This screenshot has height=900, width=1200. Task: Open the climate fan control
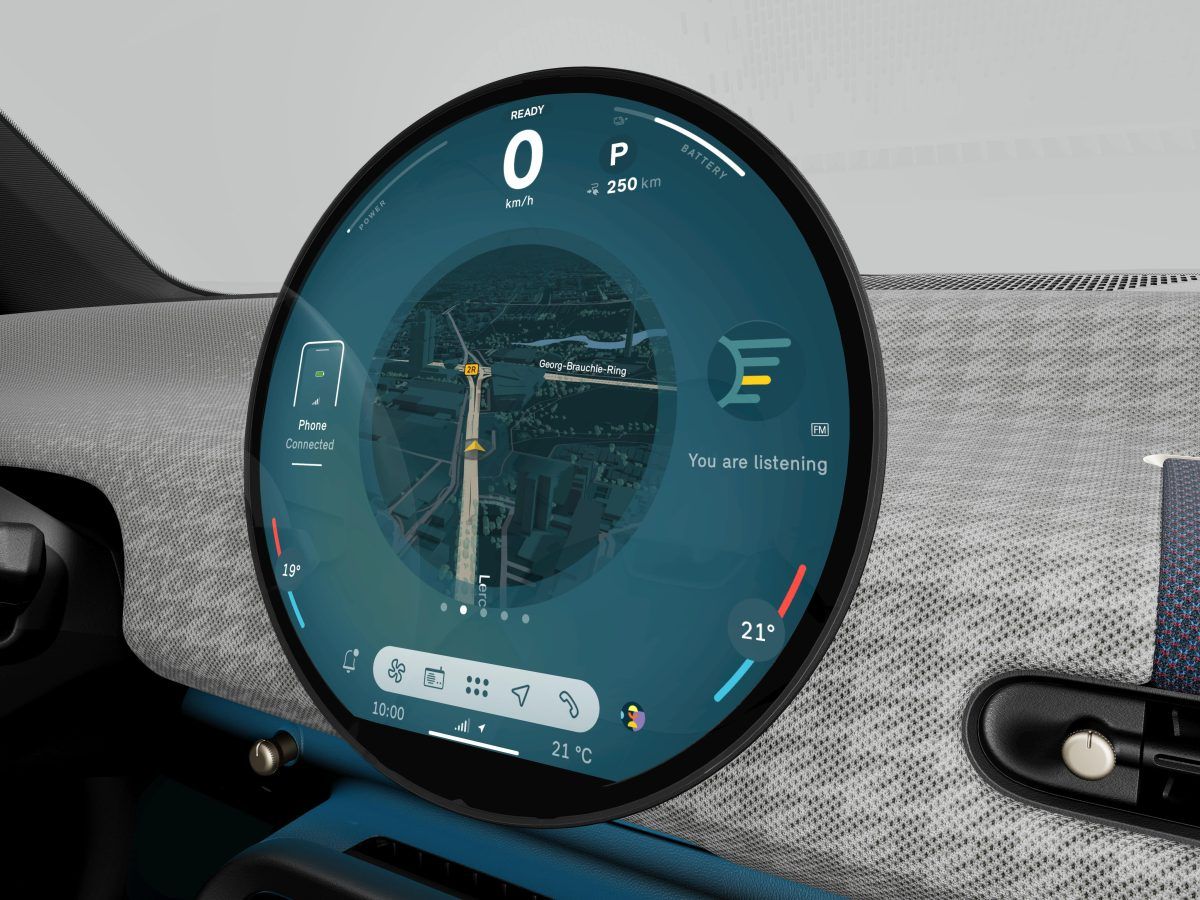click(394, 673)
